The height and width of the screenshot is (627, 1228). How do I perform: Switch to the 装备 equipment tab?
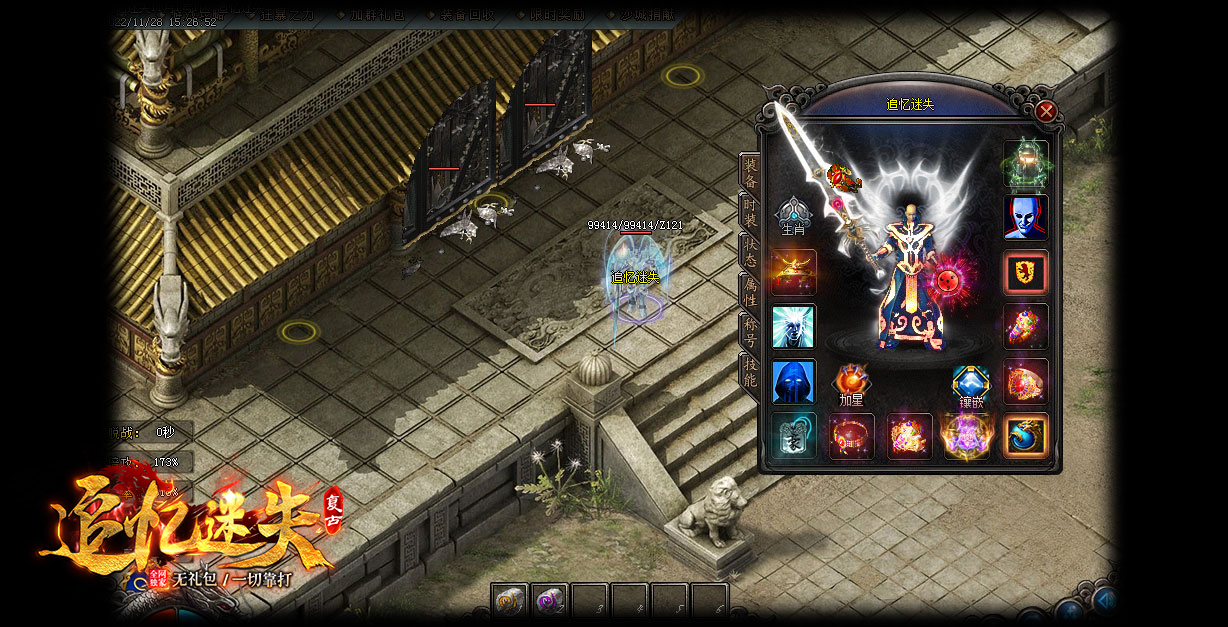click(750, 172)
